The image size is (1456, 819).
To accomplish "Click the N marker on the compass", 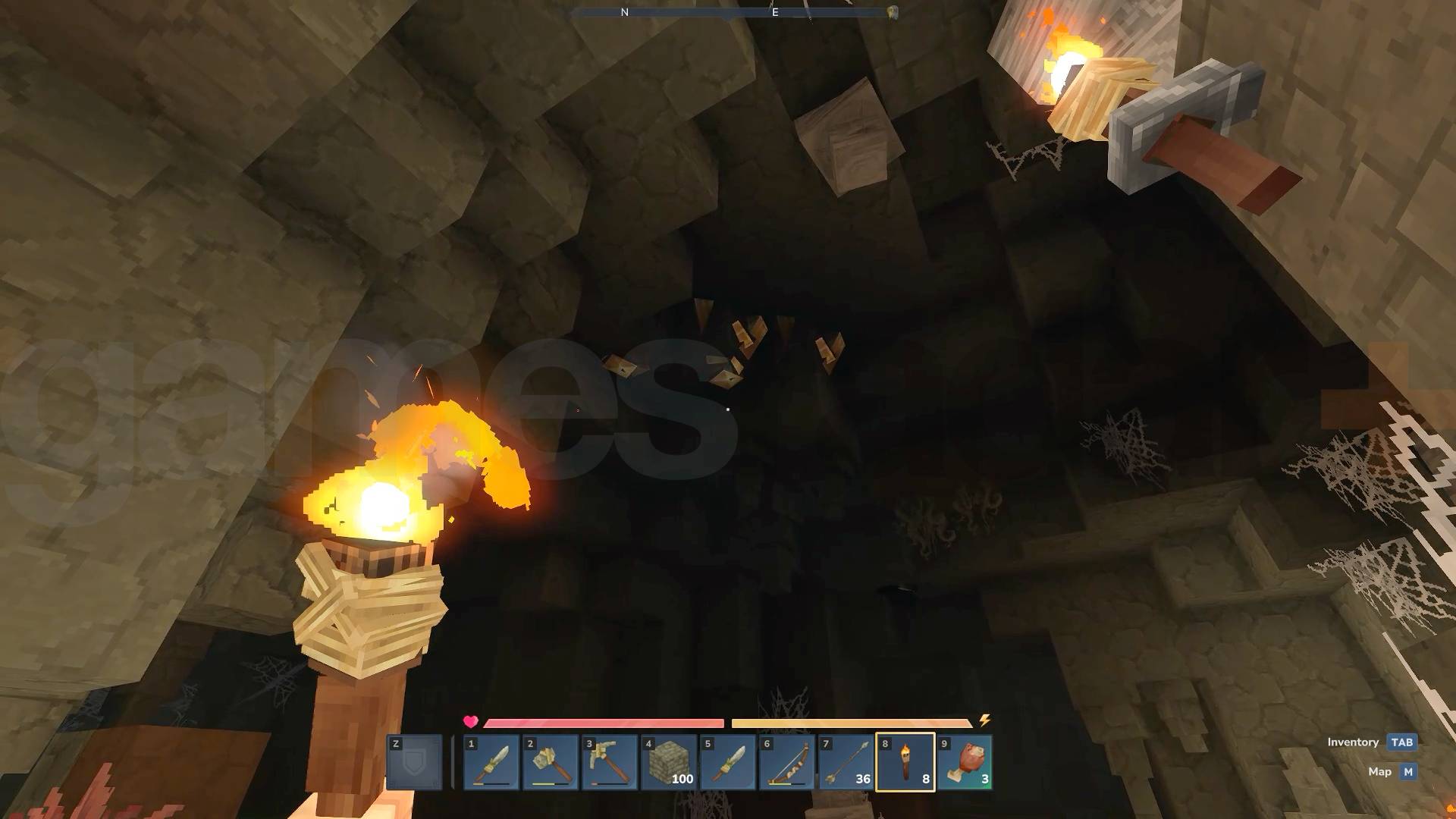I will [623, 13].
